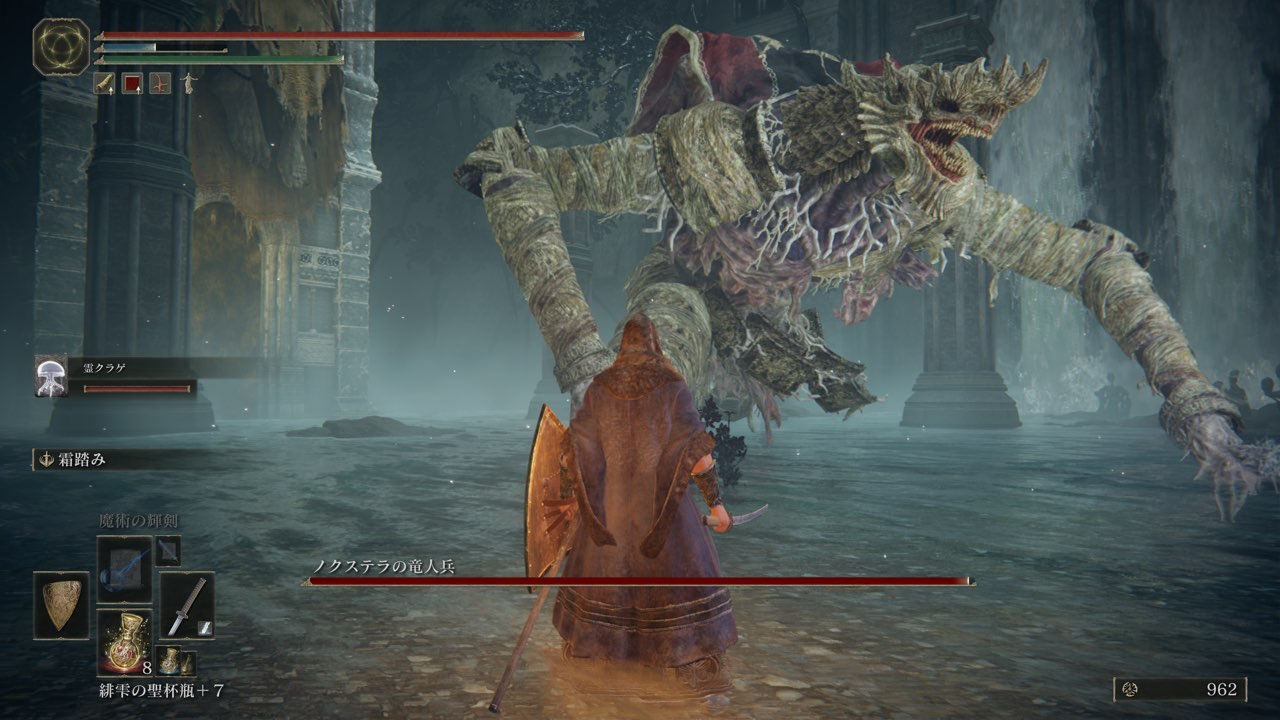Viewport: 1280px width, 720px height.
Task: Click the red square buff icon
Action: pyautogui.click(x=131, y=84)
